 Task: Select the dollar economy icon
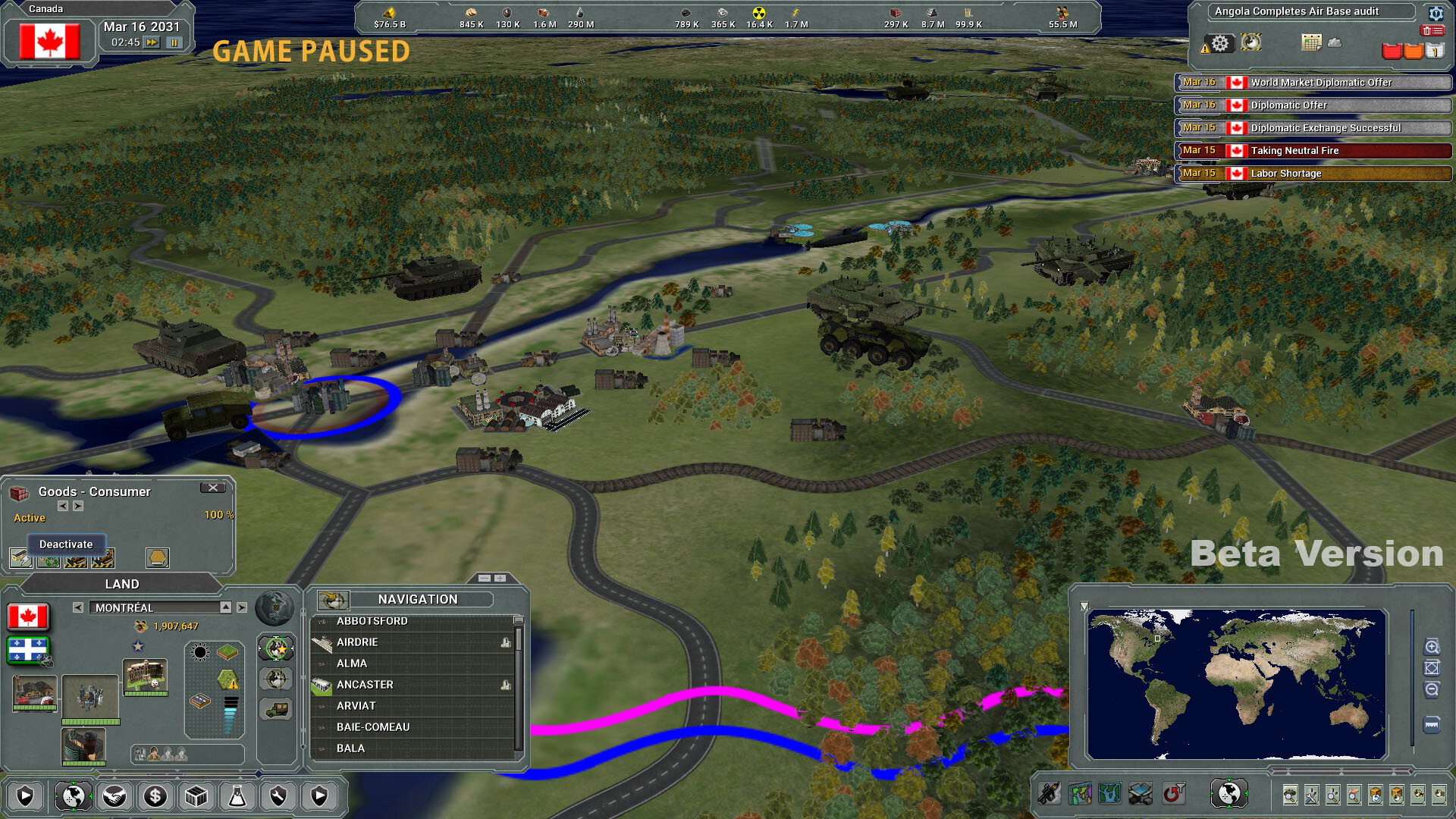tap(155, 796)
